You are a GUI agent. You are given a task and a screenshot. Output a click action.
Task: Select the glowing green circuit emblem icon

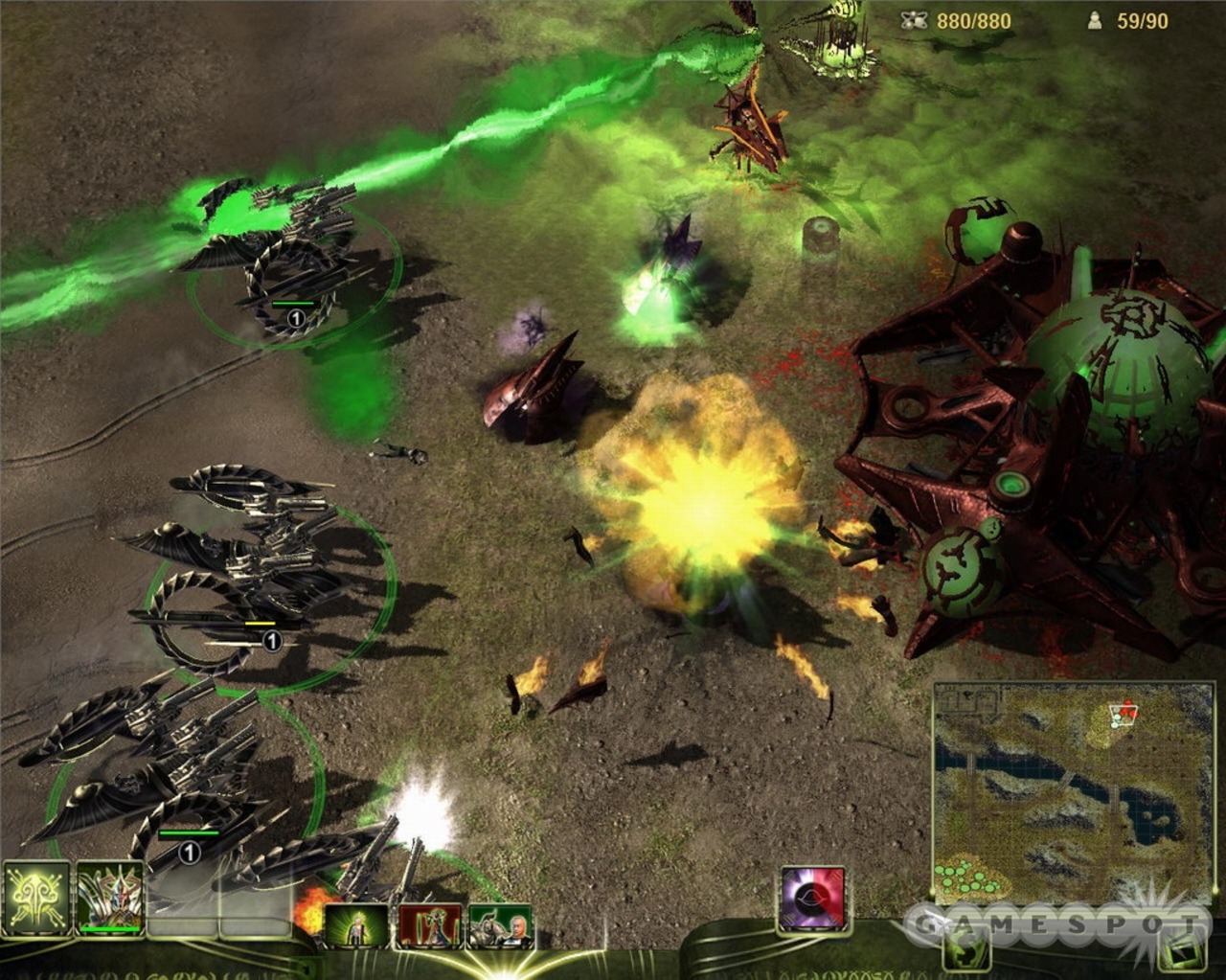pos(36,900)
